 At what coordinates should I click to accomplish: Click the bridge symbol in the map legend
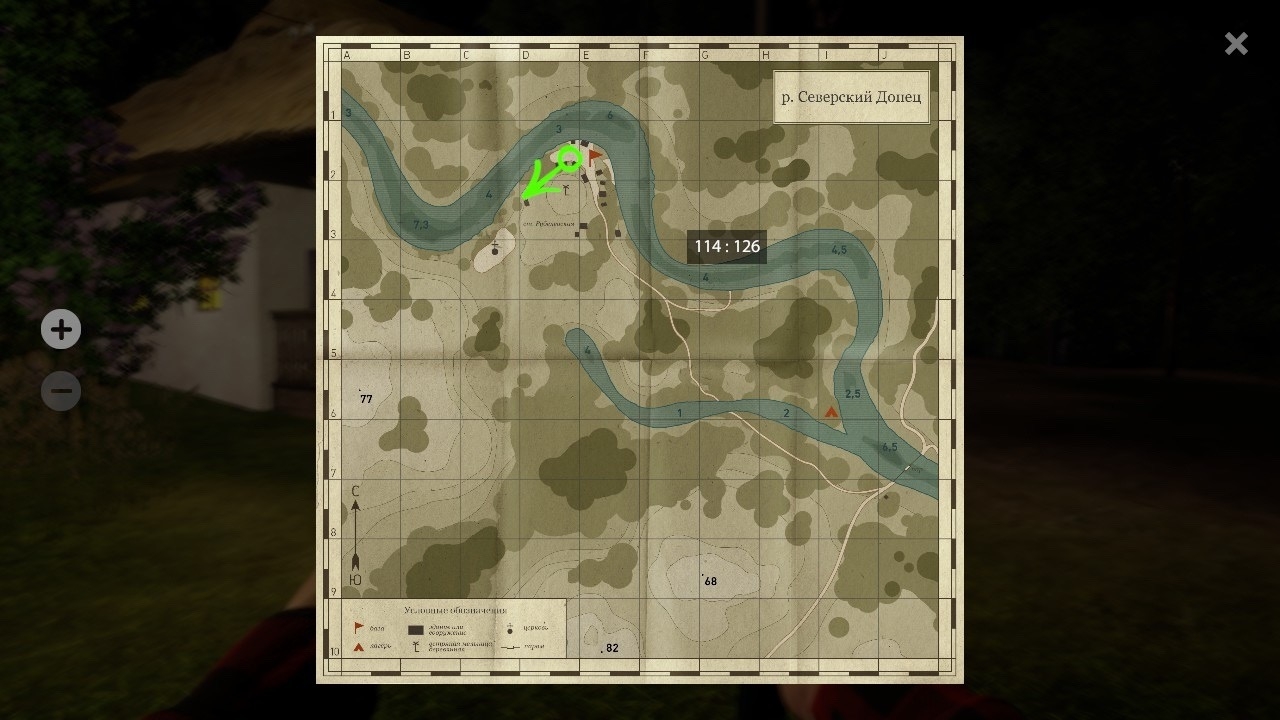511,647
